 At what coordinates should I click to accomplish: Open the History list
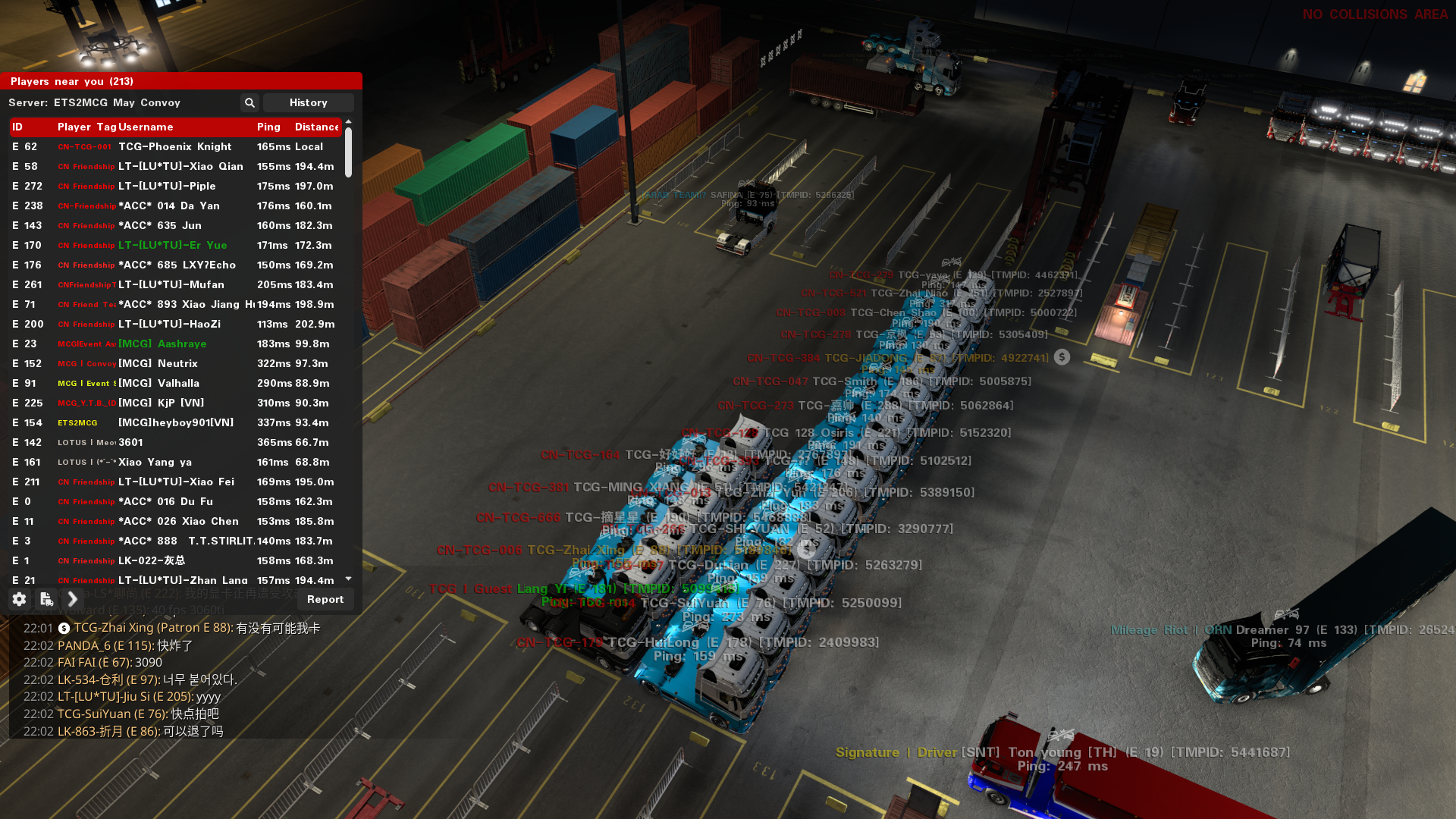[308, 102]
